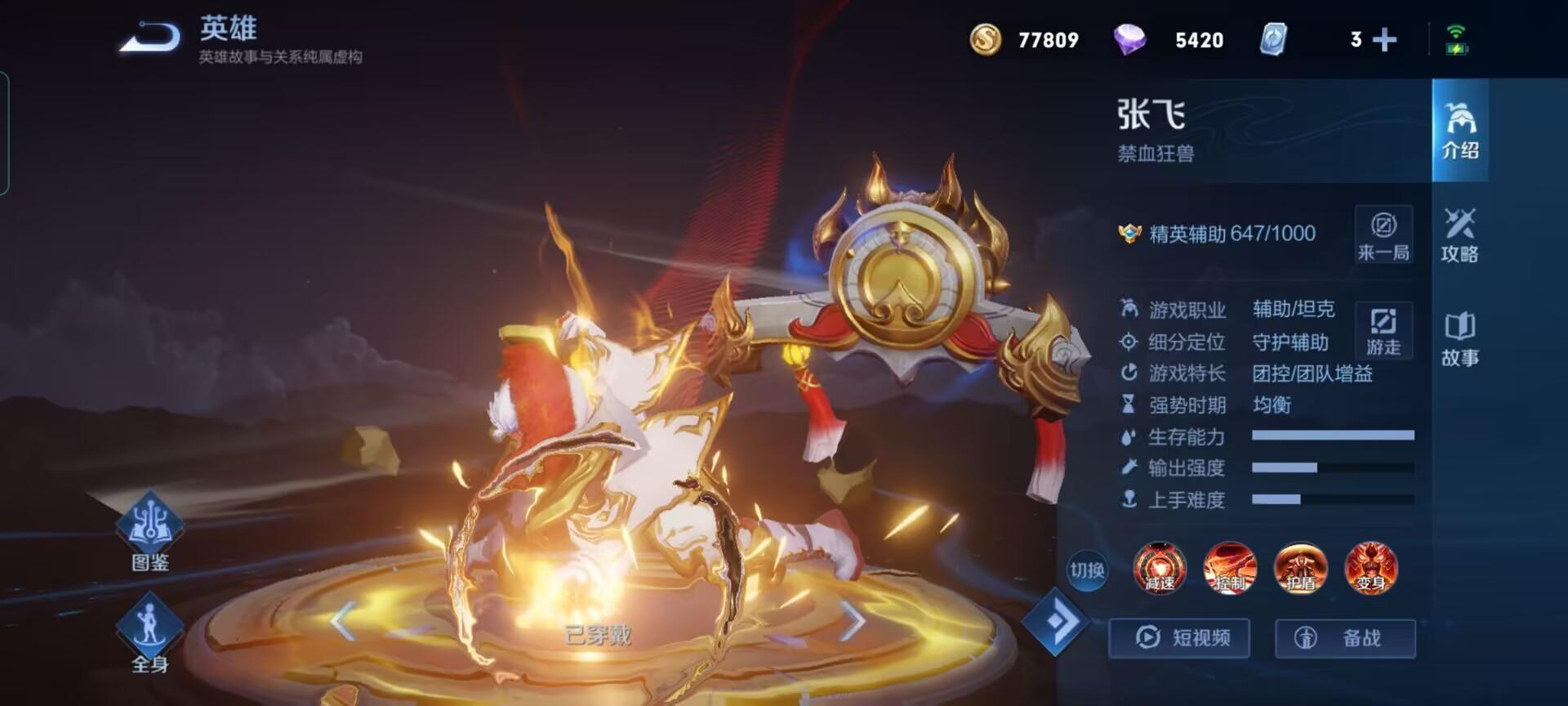Show the 全身 full body view
1568x706 pixels.
point(150,632)
